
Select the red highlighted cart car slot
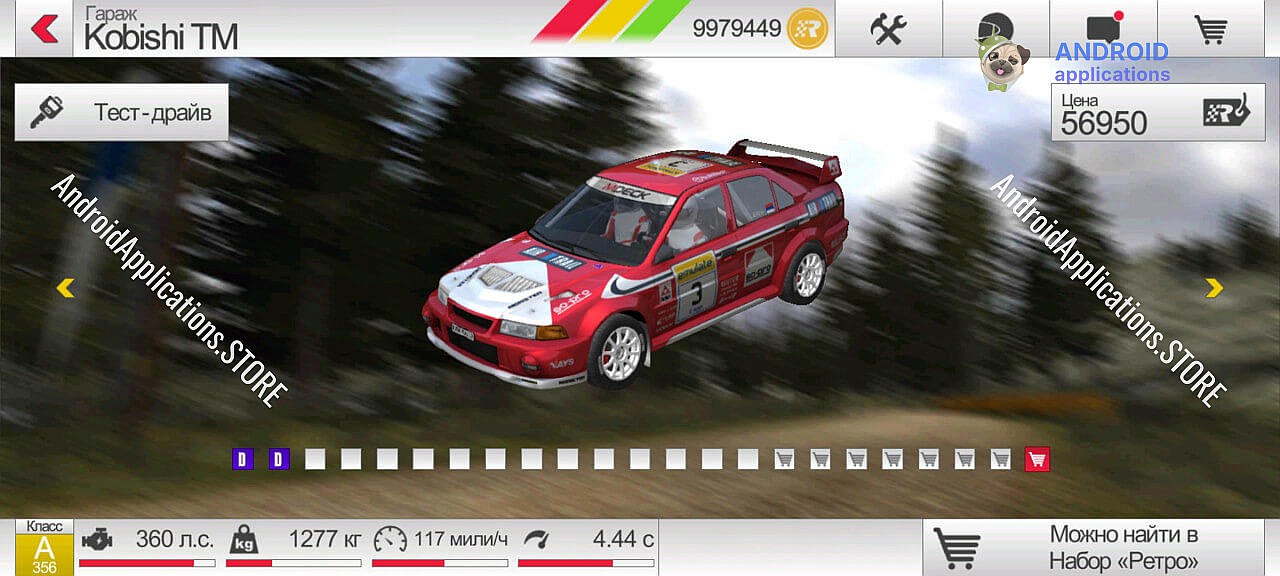pos(1037,459)
